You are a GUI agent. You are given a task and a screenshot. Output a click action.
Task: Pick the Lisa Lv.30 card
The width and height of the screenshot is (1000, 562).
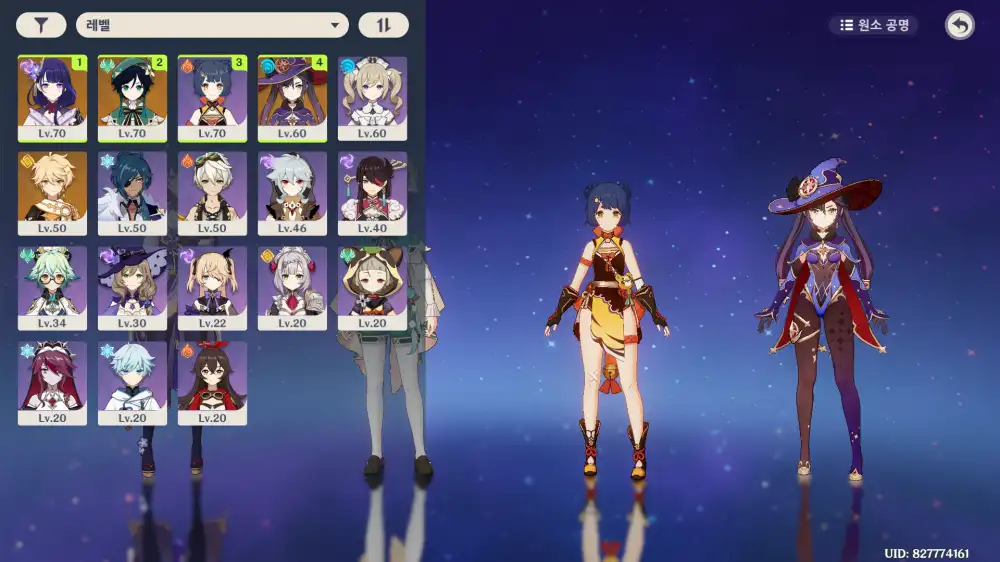(x=132, y=288)
